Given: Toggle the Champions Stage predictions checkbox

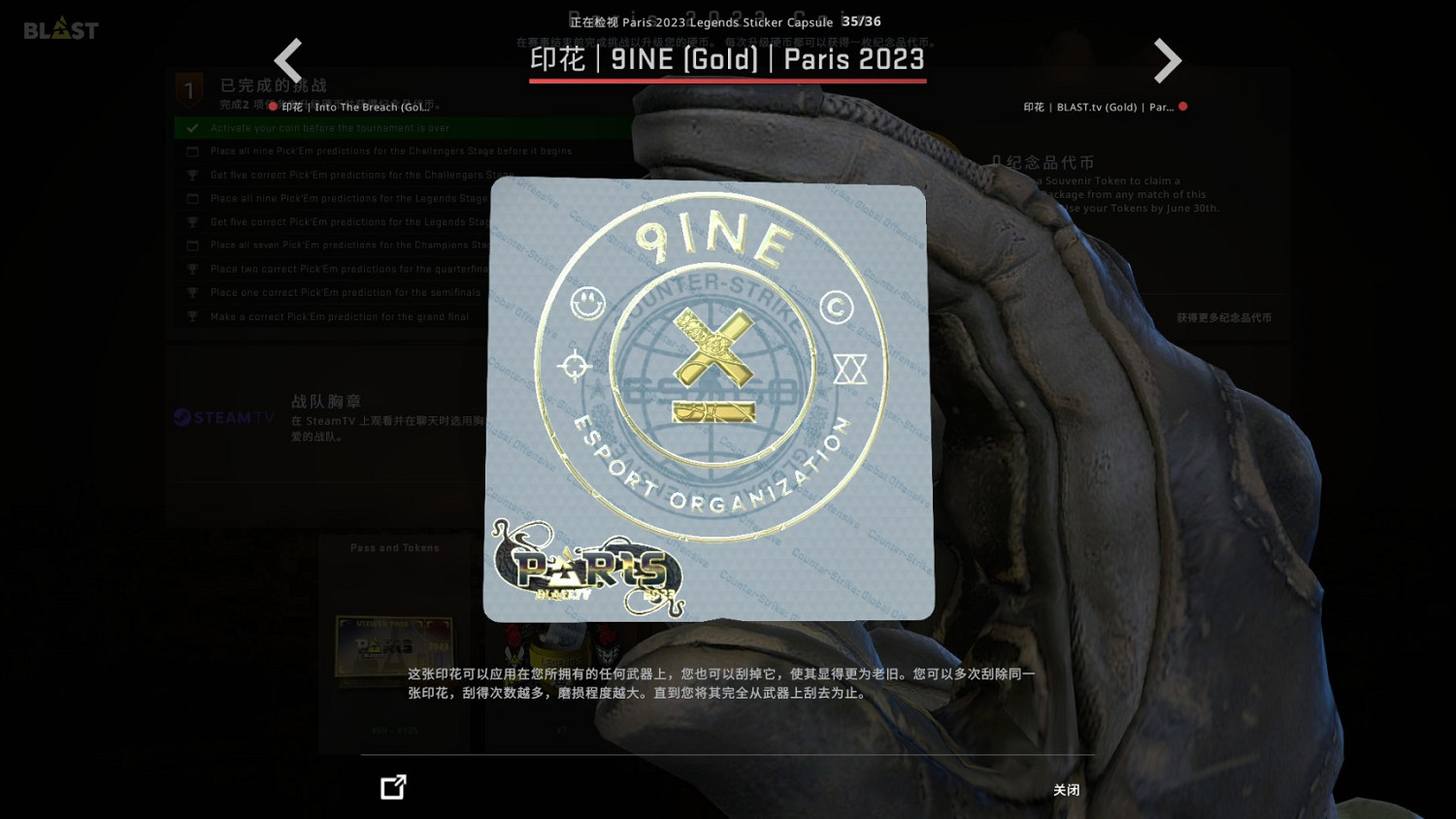Looking at the screenshot, I should (x=192, y=245).
